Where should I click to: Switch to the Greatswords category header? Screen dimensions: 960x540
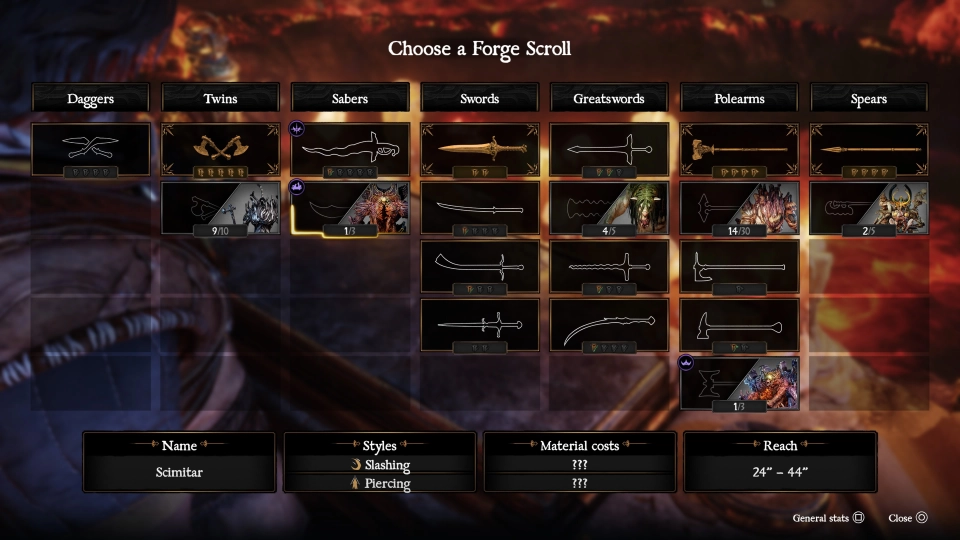click(x=609, y=98)
